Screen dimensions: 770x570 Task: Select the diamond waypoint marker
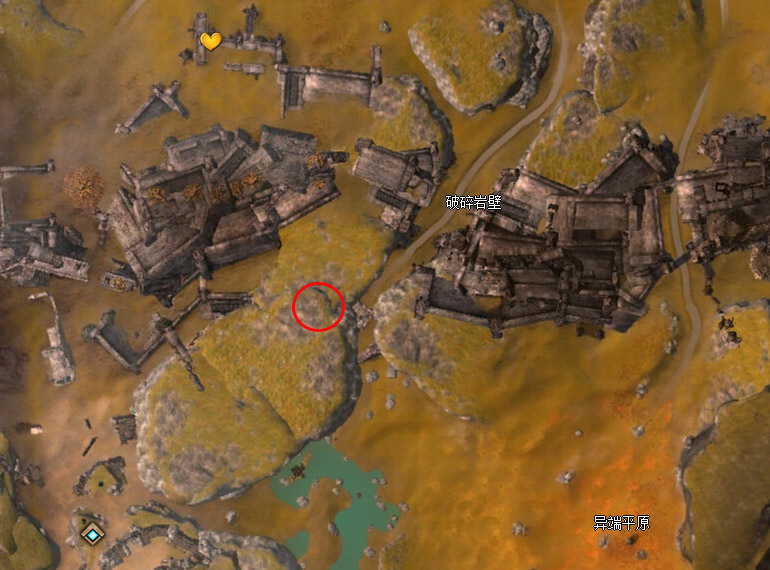click(92, 534)
